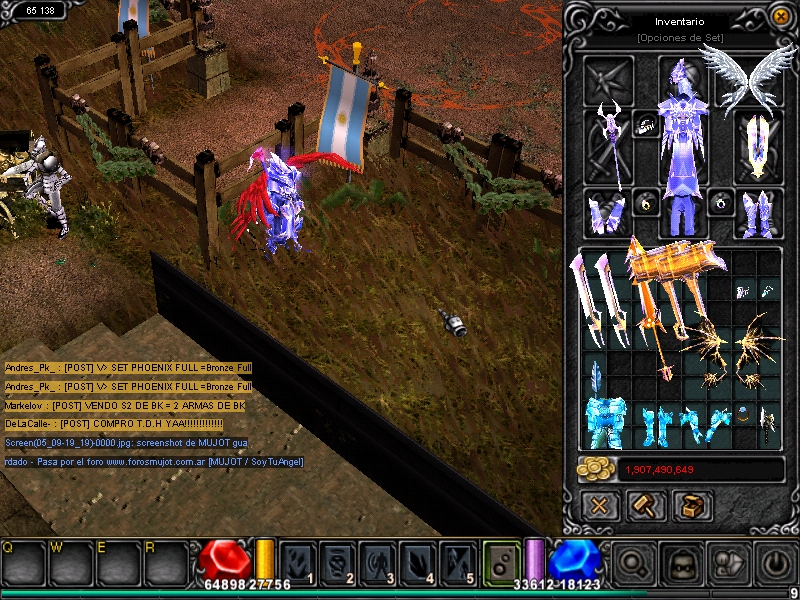The height and width of the screenshot is (600, 800).
Task: Activate skill slot number 3
Action: (x=377, y=562)
